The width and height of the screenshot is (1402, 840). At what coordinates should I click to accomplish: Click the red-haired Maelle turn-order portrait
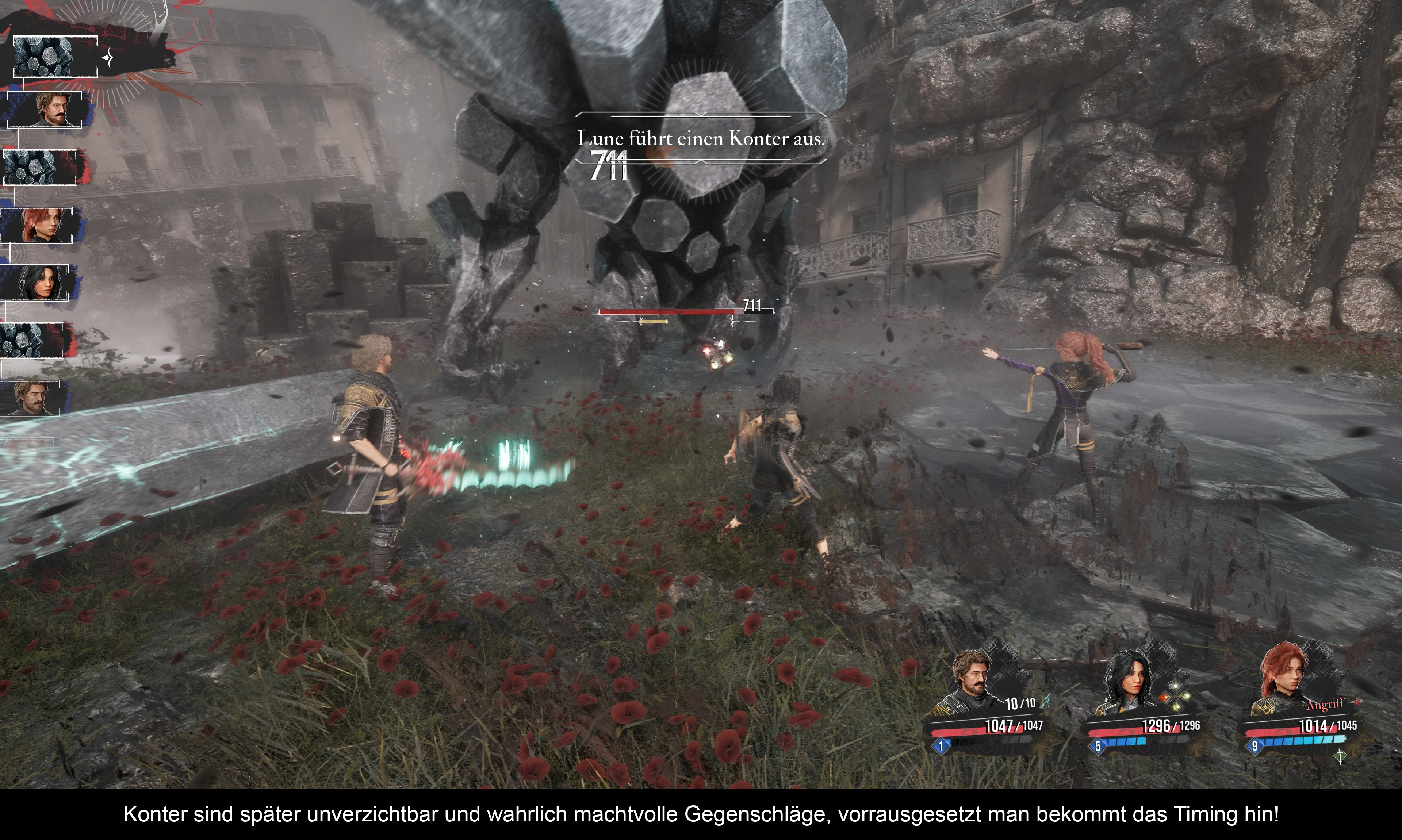click(37, 225)
